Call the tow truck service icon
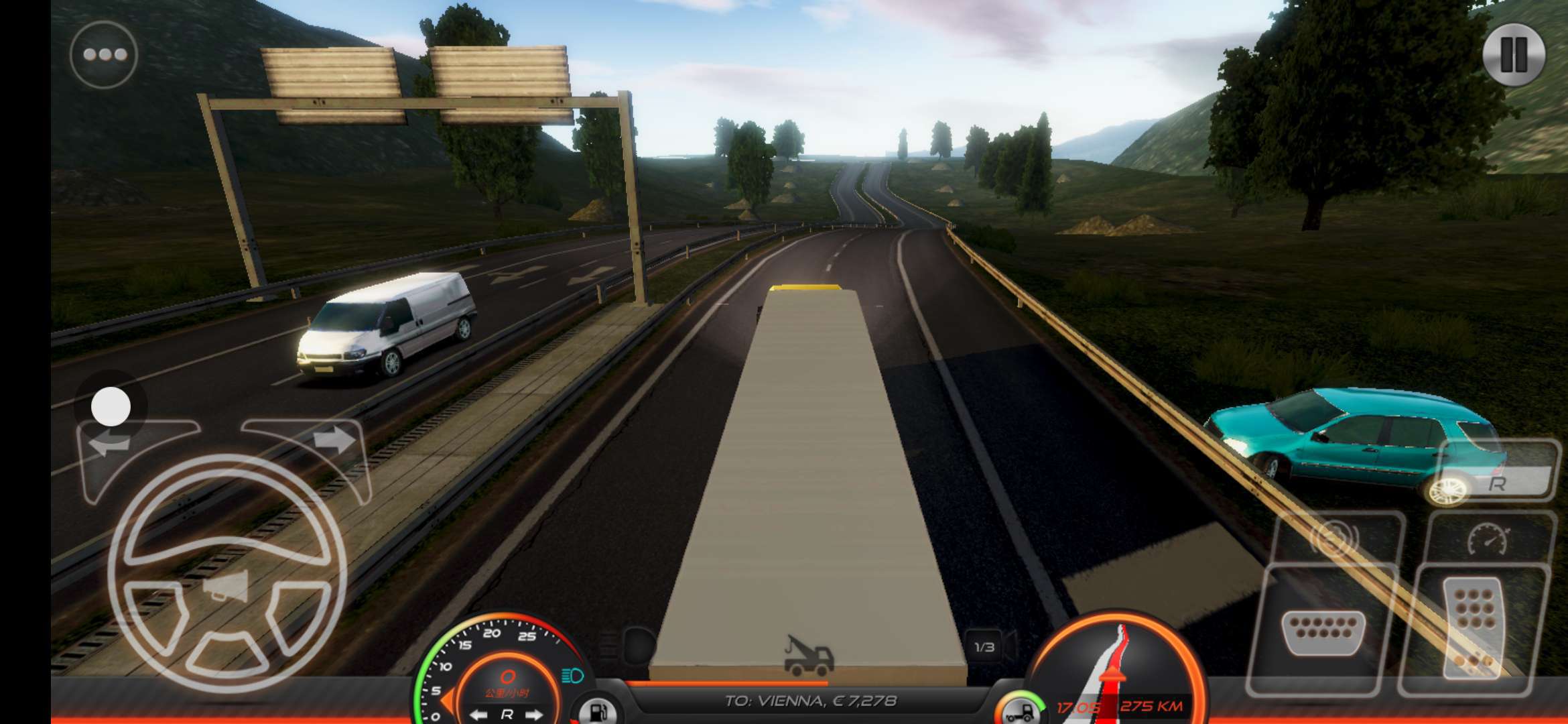The image size is (1568, 724). (x=809, y=655)
